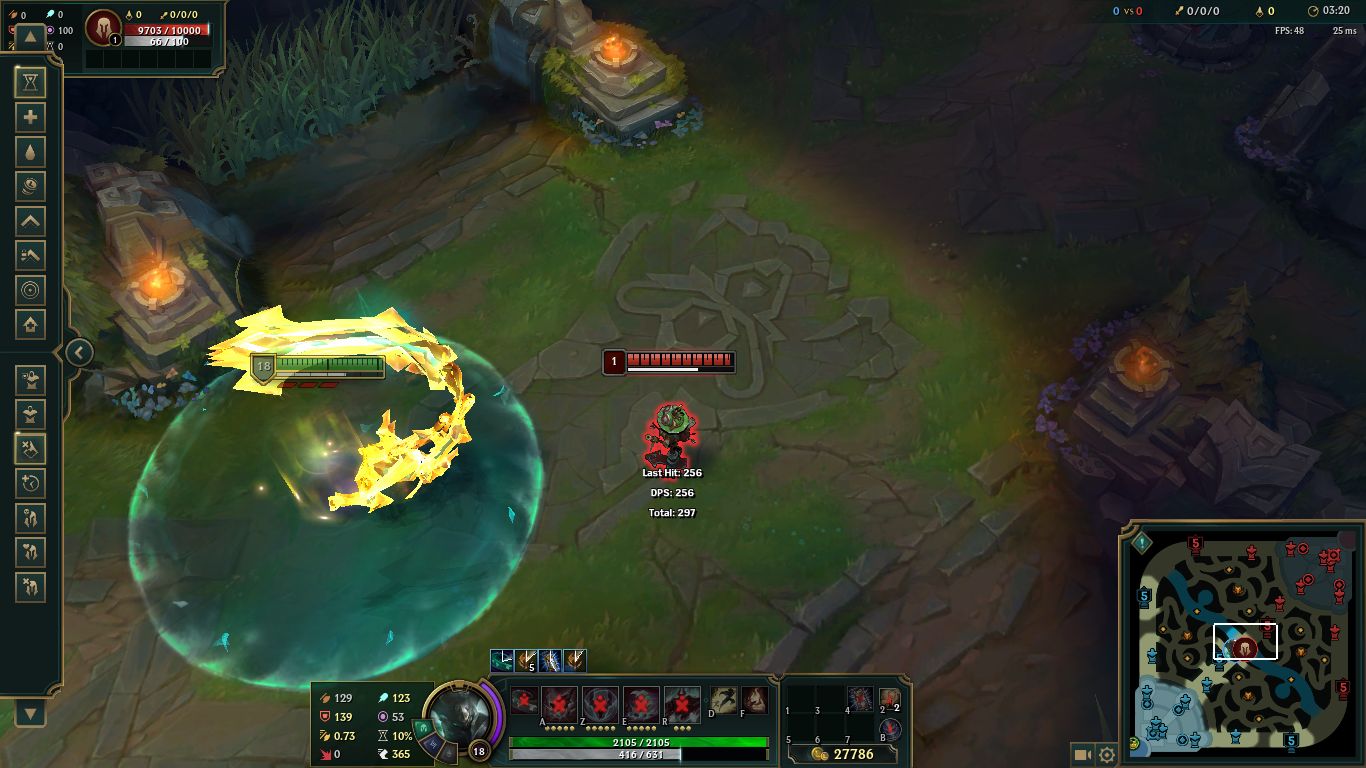Open game options with the gear icon
The height and width of the screenshot is (768, 1366).
(x=1107, y=755)
